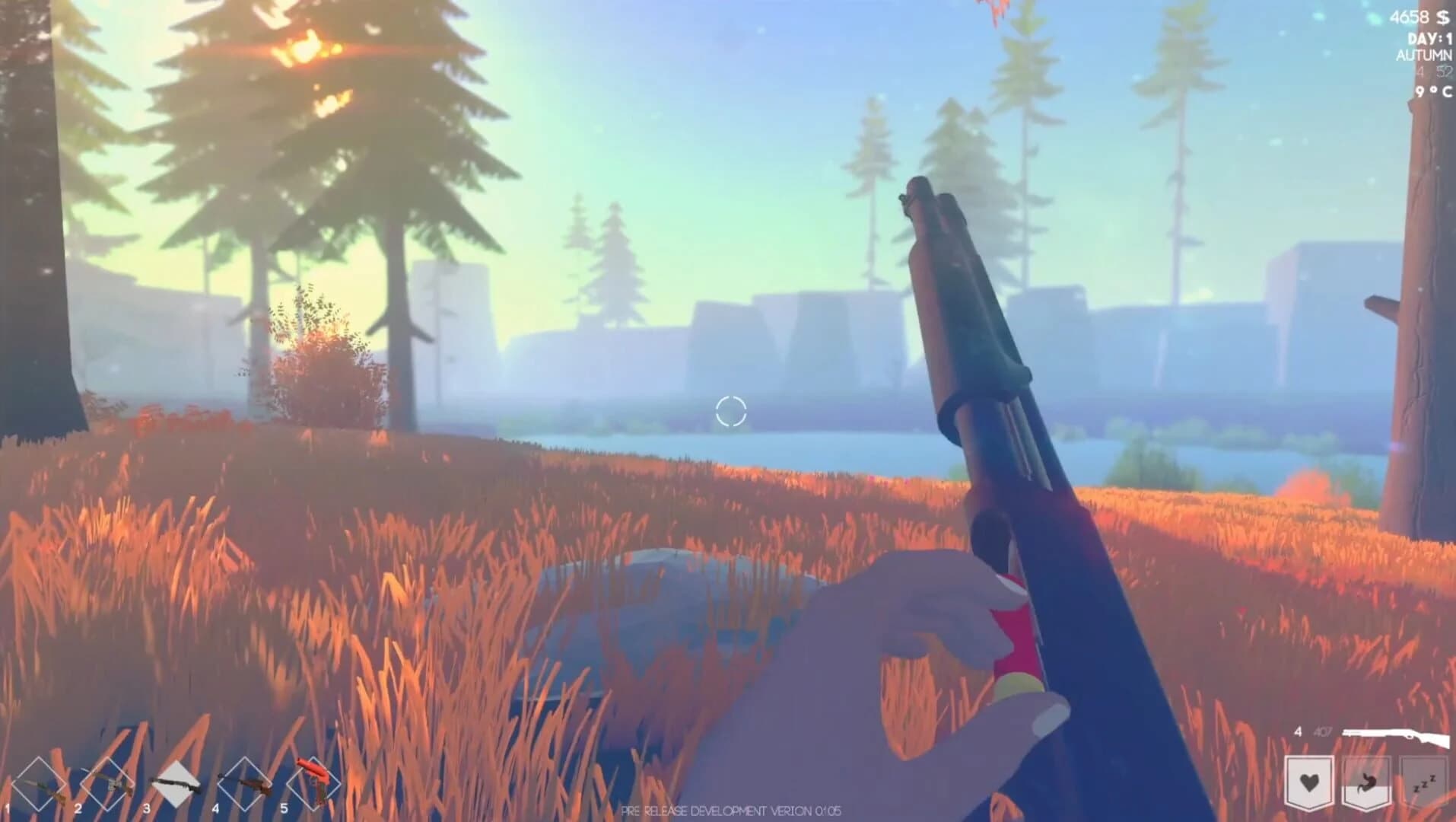Expand the 9°C temperature readout
Screen dimensions: 1456x822
(1432, 91)
